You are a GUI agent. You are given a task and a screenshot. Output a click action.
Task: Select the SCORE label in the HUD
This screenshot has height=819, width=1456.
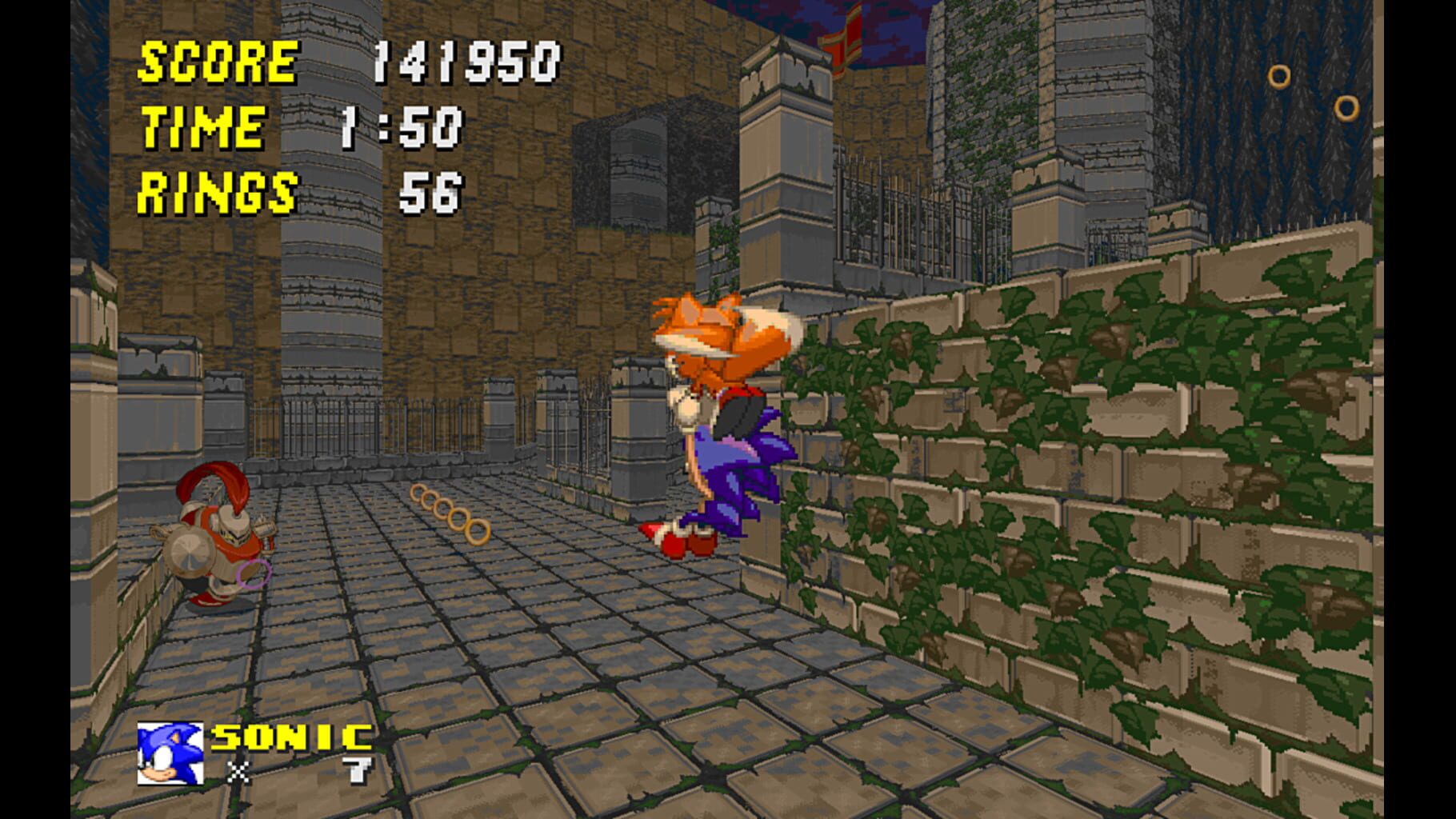coord(216,62)
